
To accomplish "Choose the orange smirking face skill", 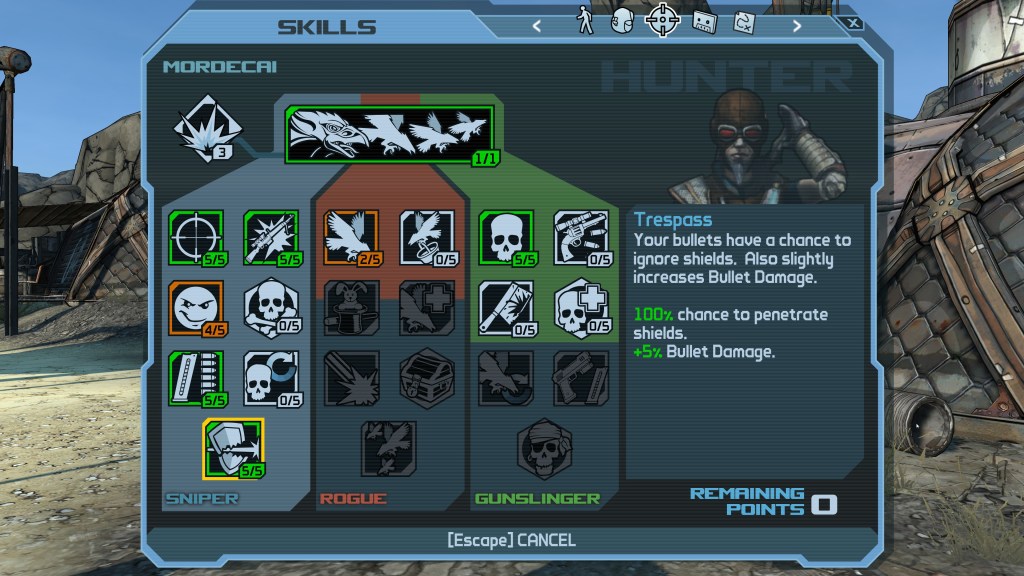I will tap(194, 308).
